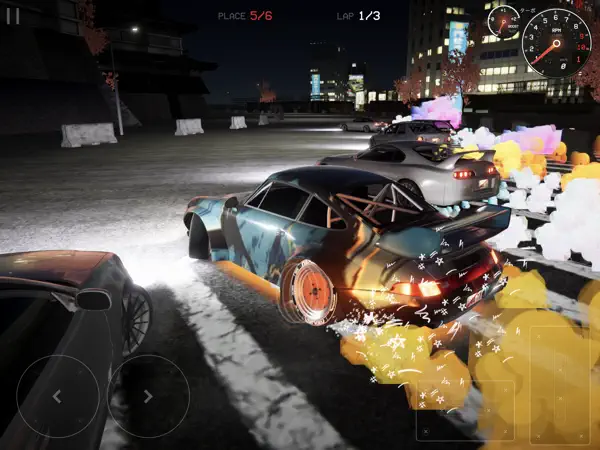Image resolution: width=600 pixels, height=450 pixels.
Task: Steer right with the right arrow circle
Action: coord(149,396)
